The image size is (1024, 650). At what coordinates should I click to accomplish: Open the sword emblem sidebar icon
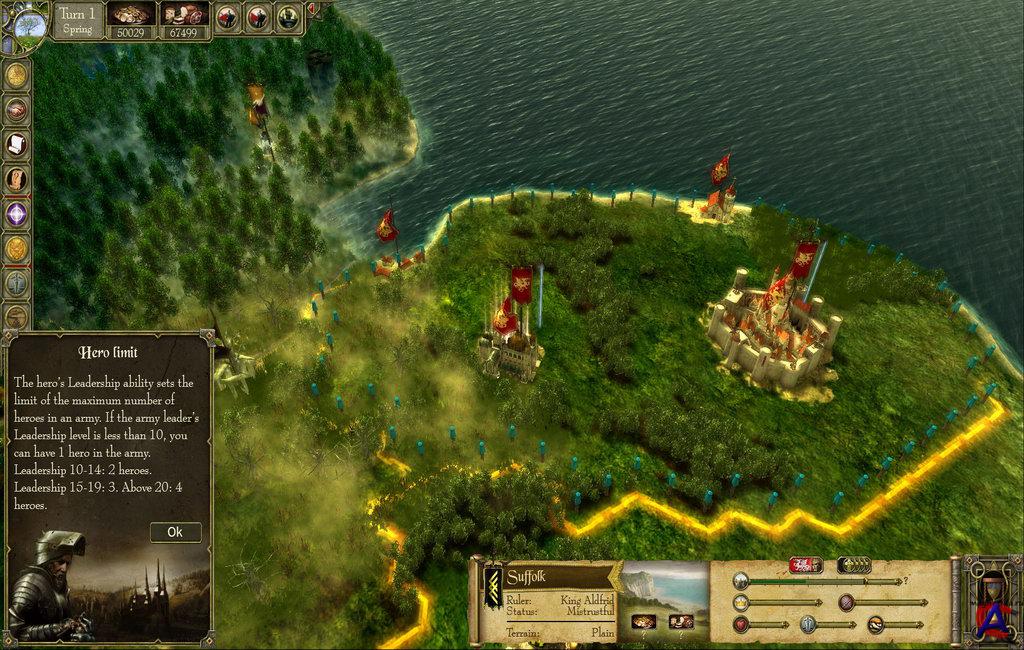point(15,282)
